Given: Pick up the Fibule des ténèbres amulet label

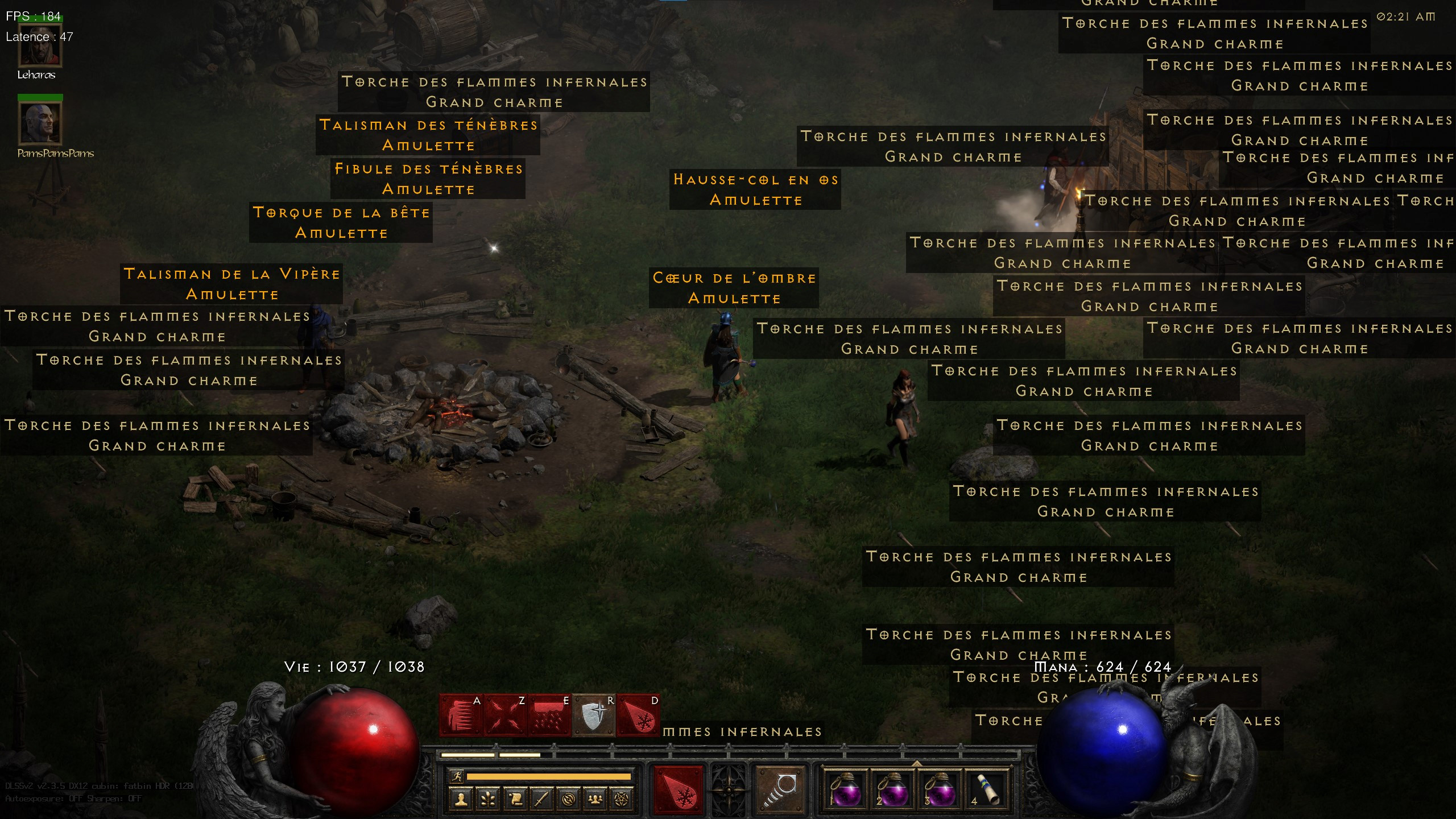Looking at the screenshot, I should click(x=428, y=179).
